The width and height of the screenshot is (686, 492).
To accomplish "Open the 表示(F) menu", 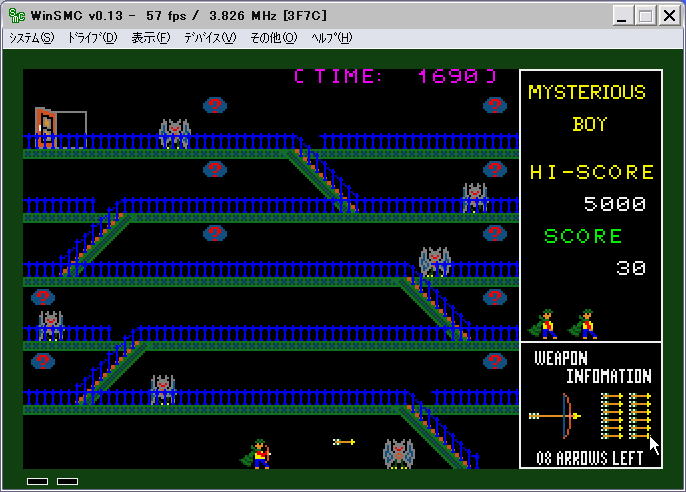I will pyautogui.click(x=151, y=38).
